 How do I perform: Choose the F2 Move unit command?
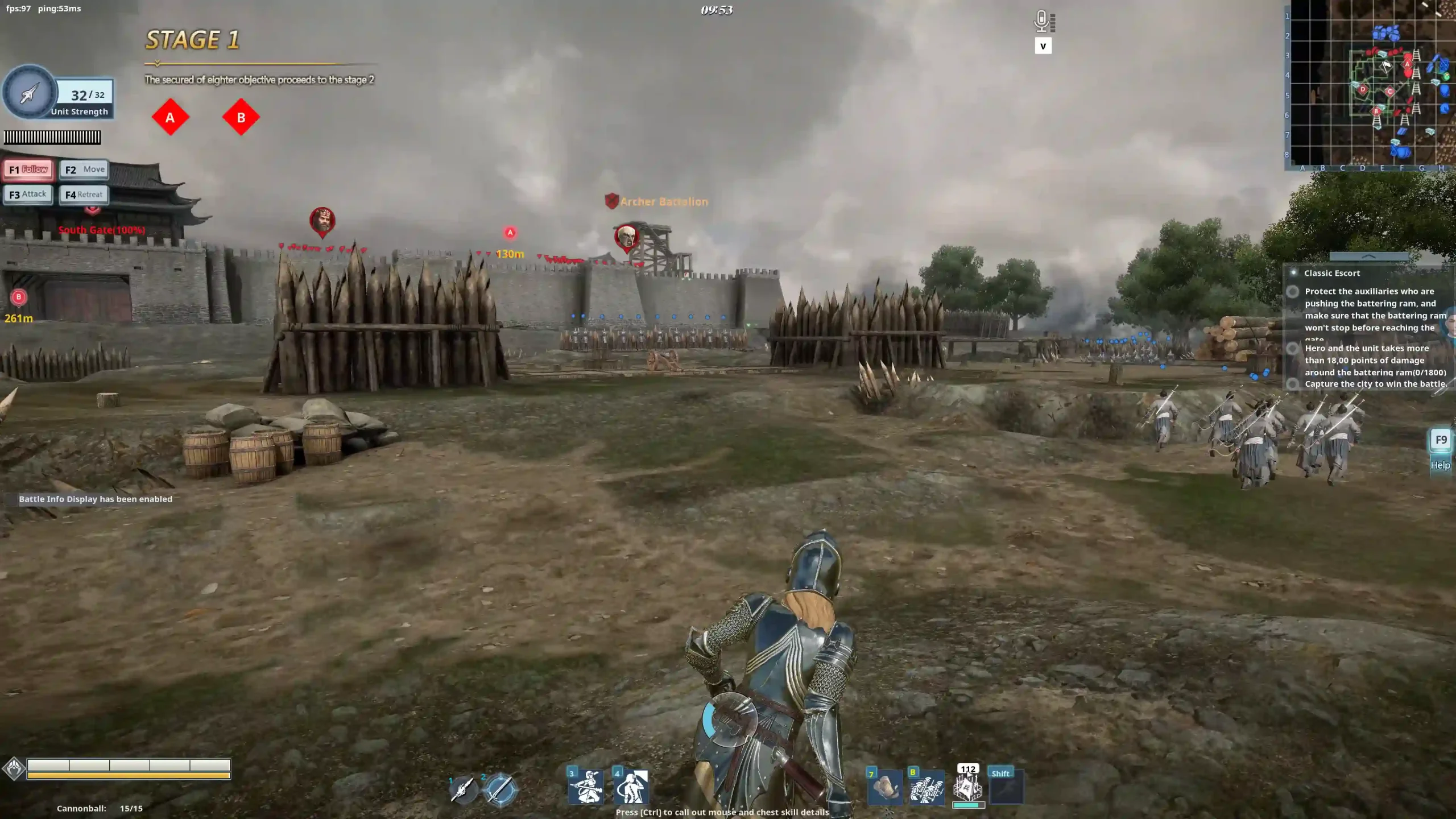pyautogui.click(x=84, y=169)
